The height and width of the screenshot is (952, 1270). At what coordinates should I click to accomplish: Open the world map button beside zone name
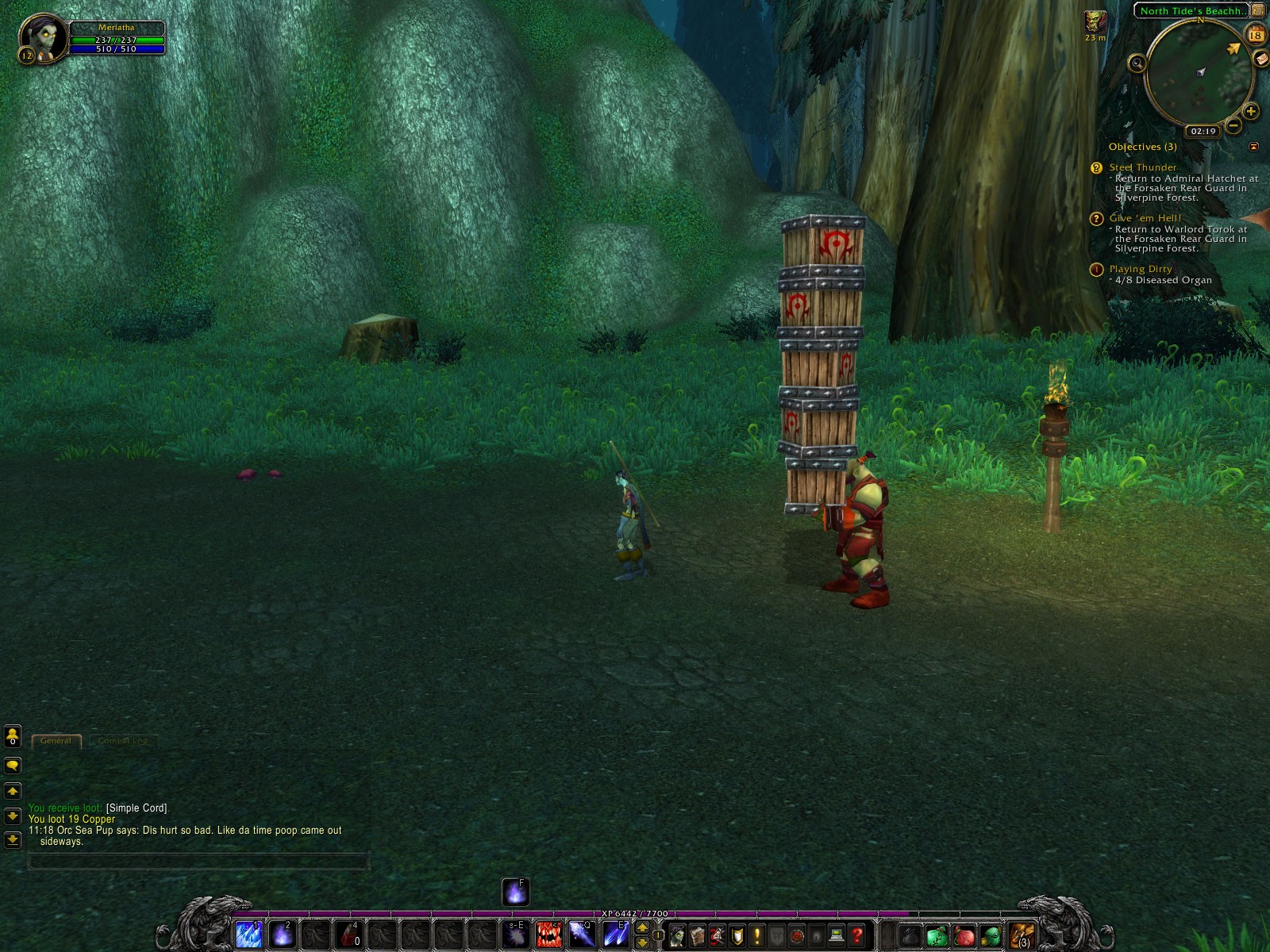1259,10
